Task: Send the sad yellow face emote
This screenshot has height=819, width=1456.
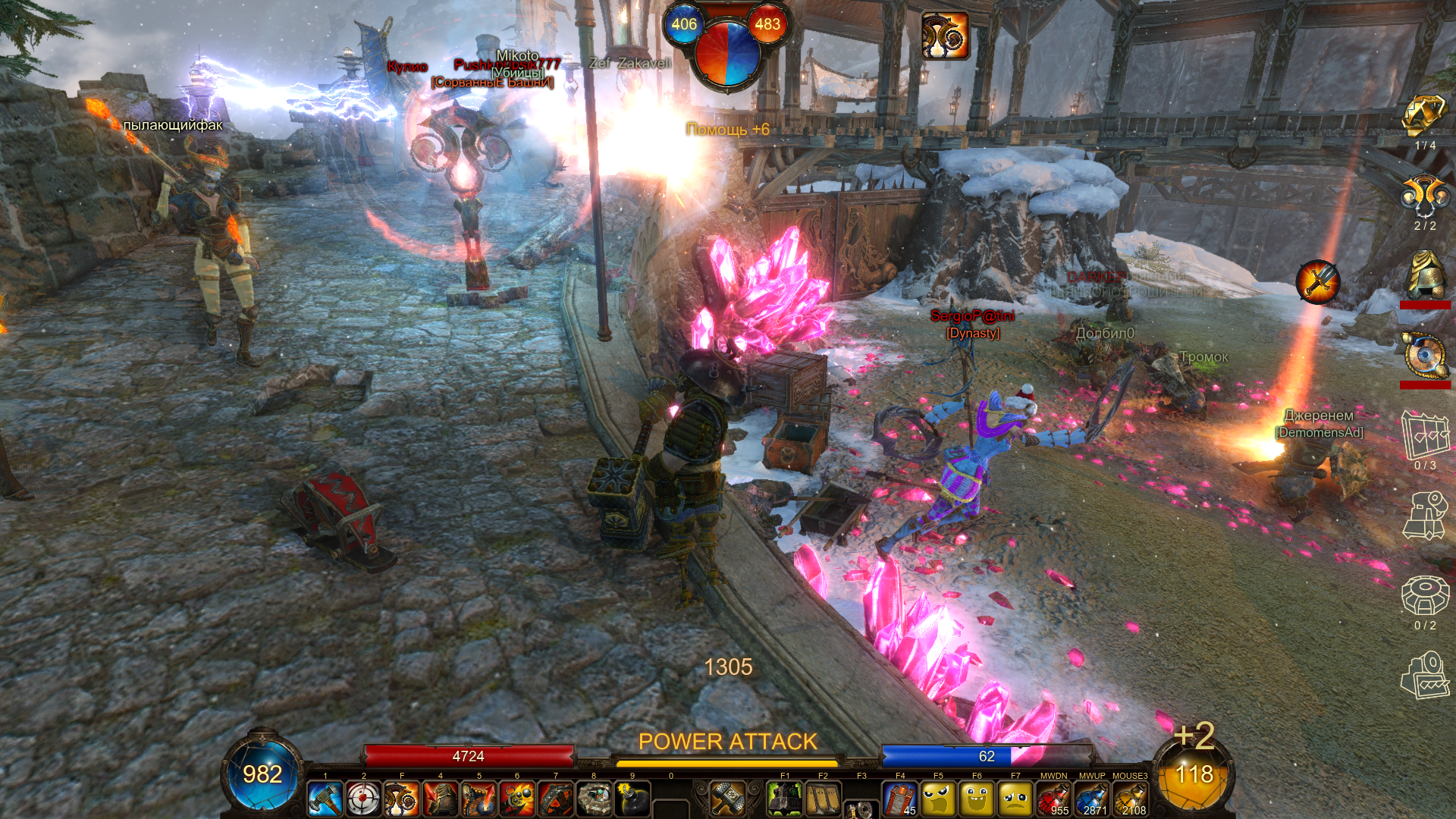Action: coord(1015,799)
